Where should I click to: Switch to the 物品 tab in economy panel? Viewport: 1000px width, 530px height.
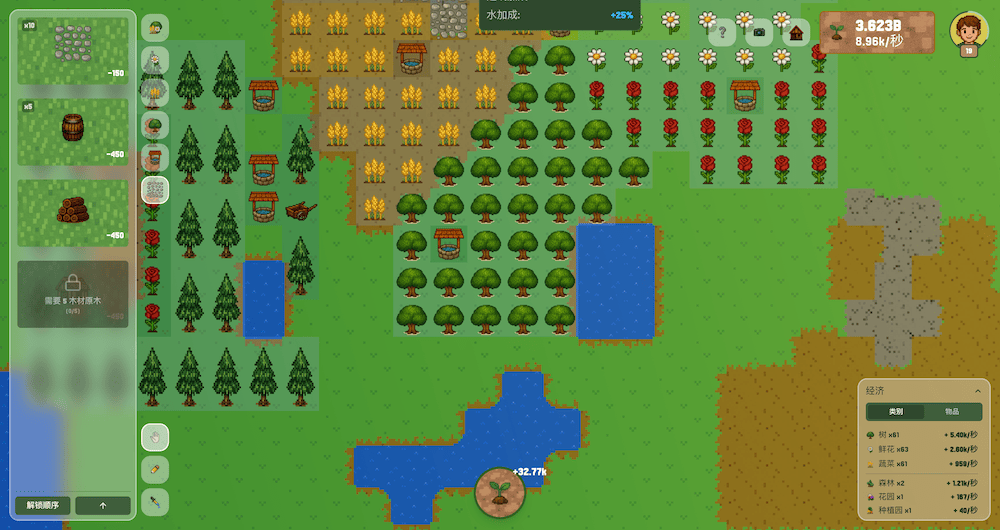point(952,412)
